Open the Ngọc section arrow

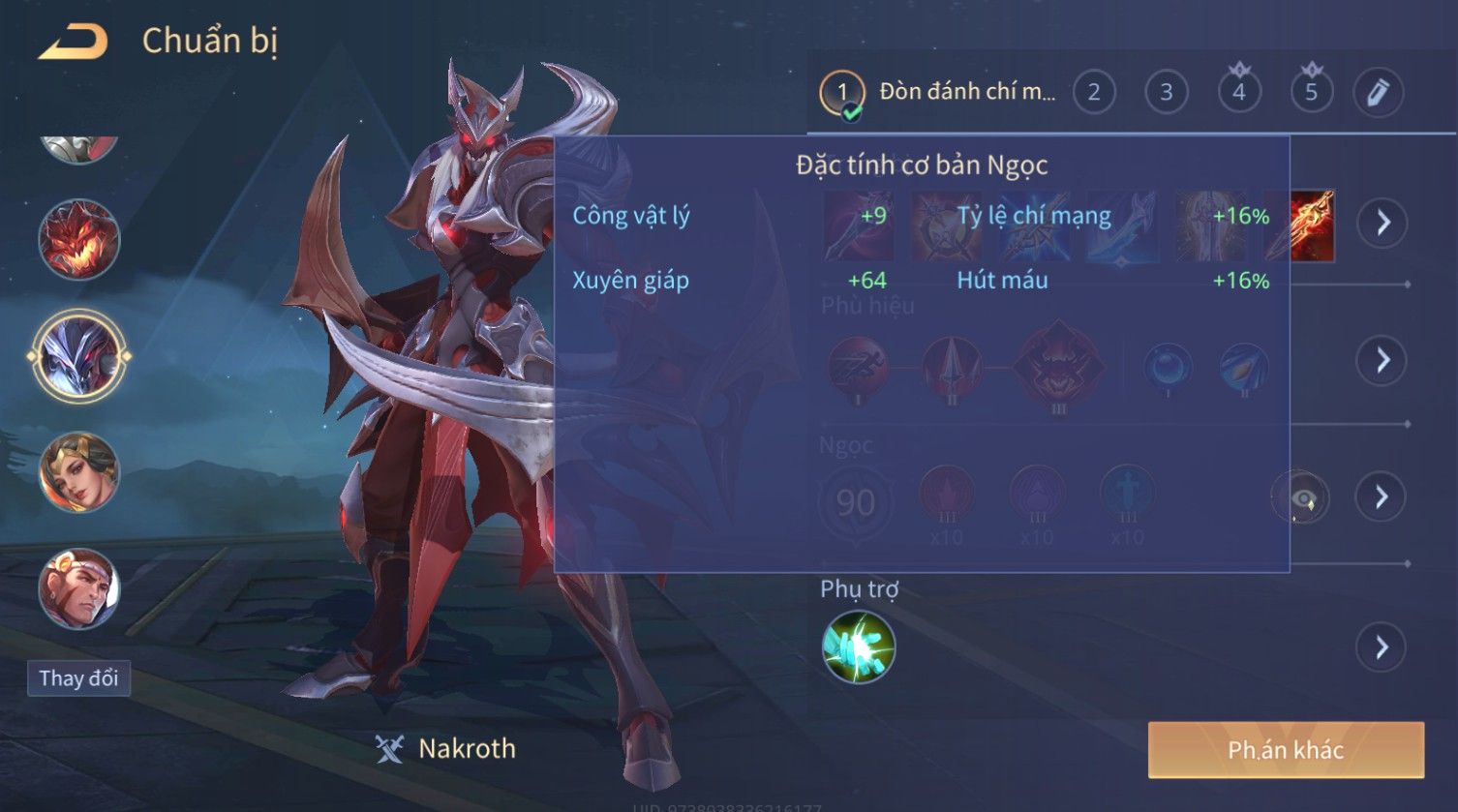1382,496
